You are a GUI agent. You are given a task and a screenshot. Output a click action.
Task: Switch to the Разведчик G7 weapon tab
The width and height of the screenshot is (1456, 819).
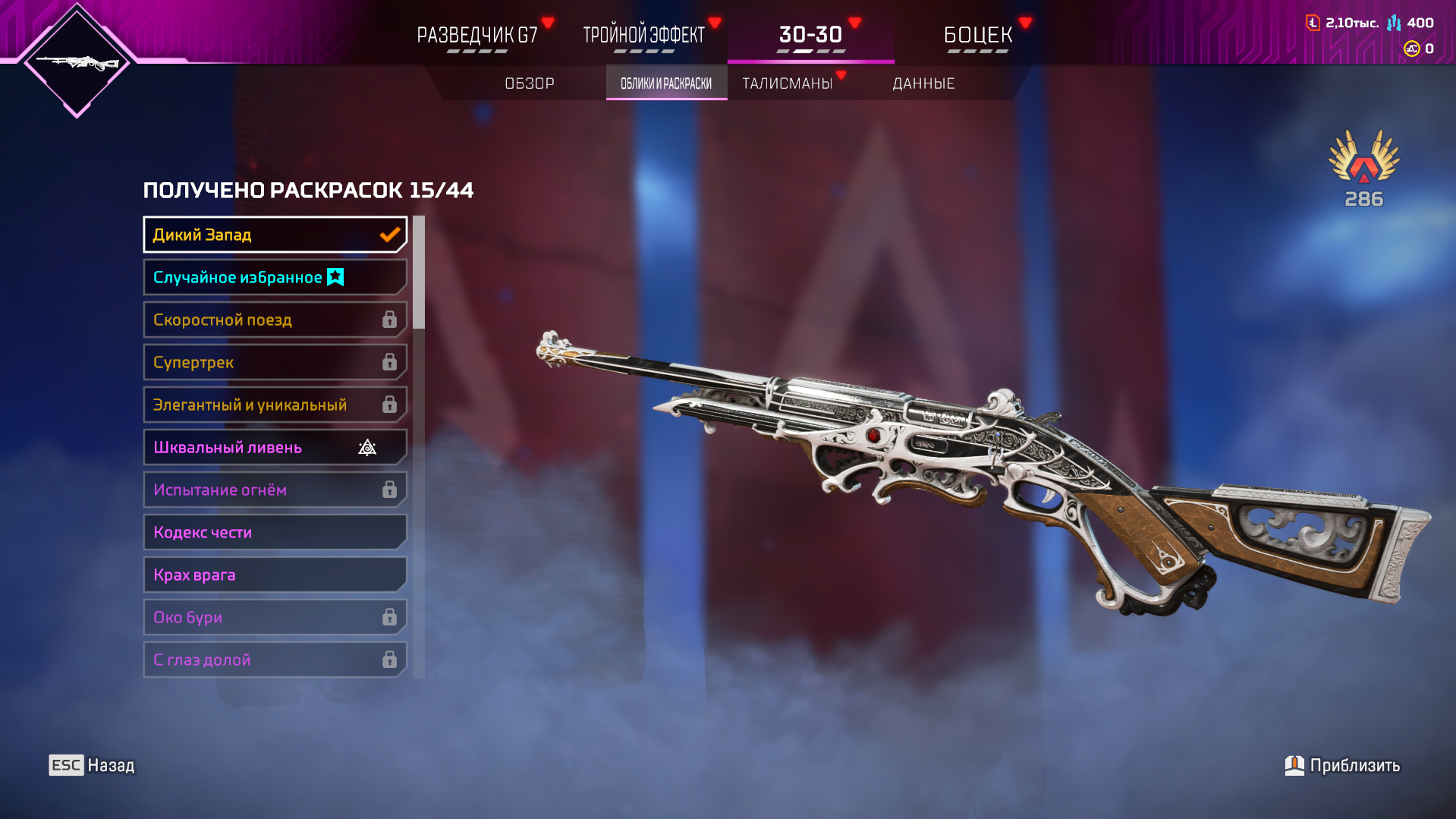(477, 35)
